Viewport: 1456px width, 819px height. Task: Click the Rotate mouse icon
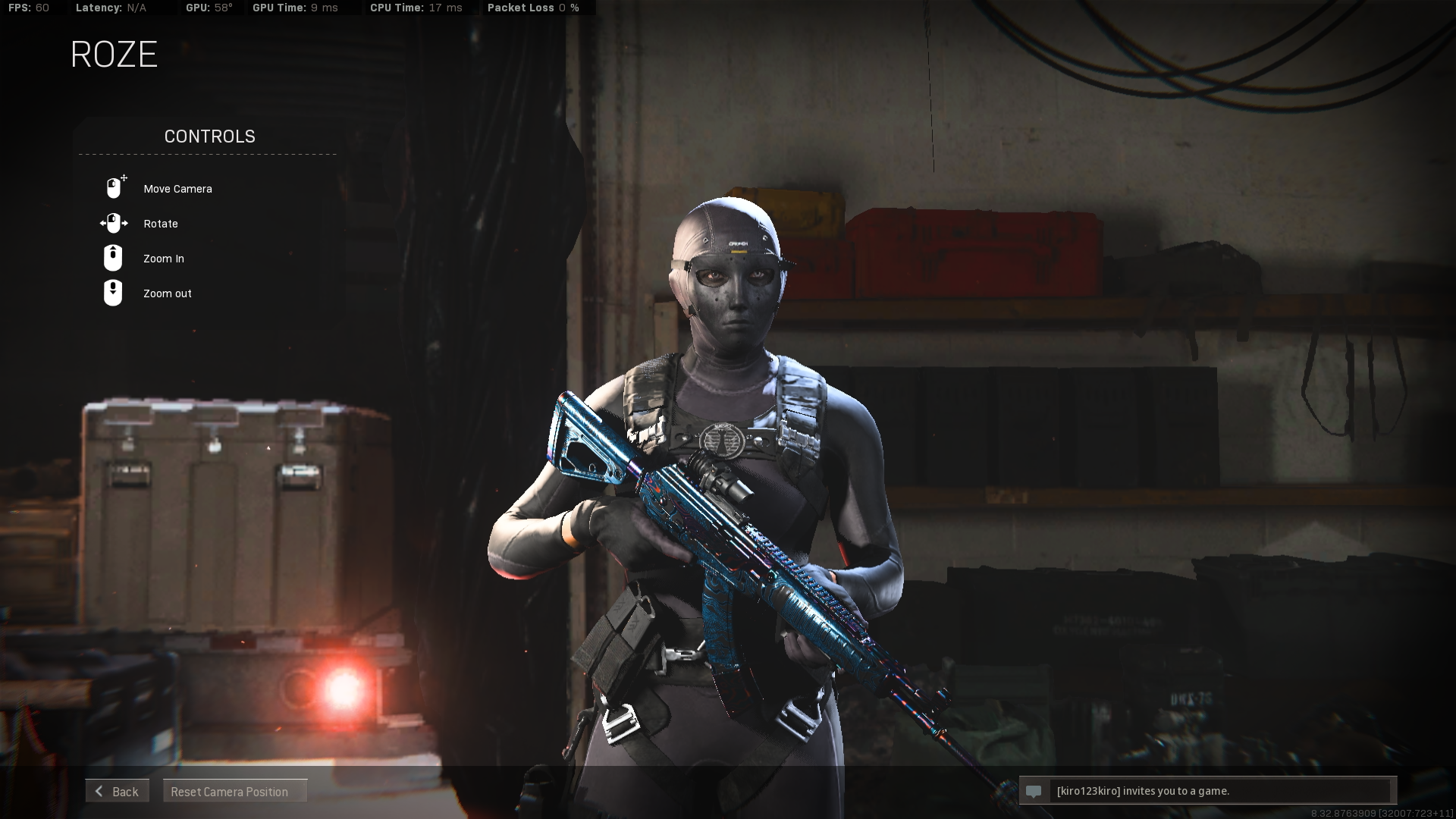pyautogui.click(x=114, y=223)
